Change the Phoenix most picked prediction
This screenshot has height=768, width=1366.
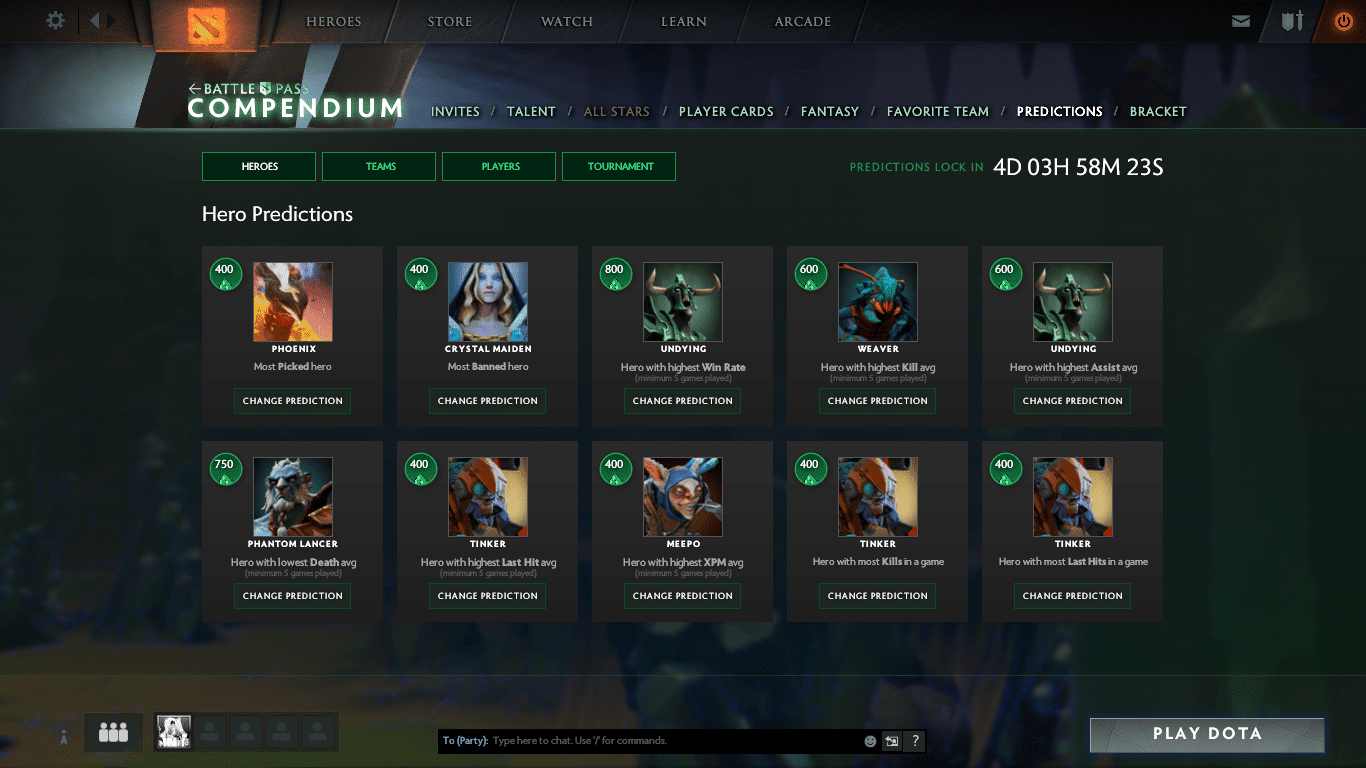(x=292, y=401)
